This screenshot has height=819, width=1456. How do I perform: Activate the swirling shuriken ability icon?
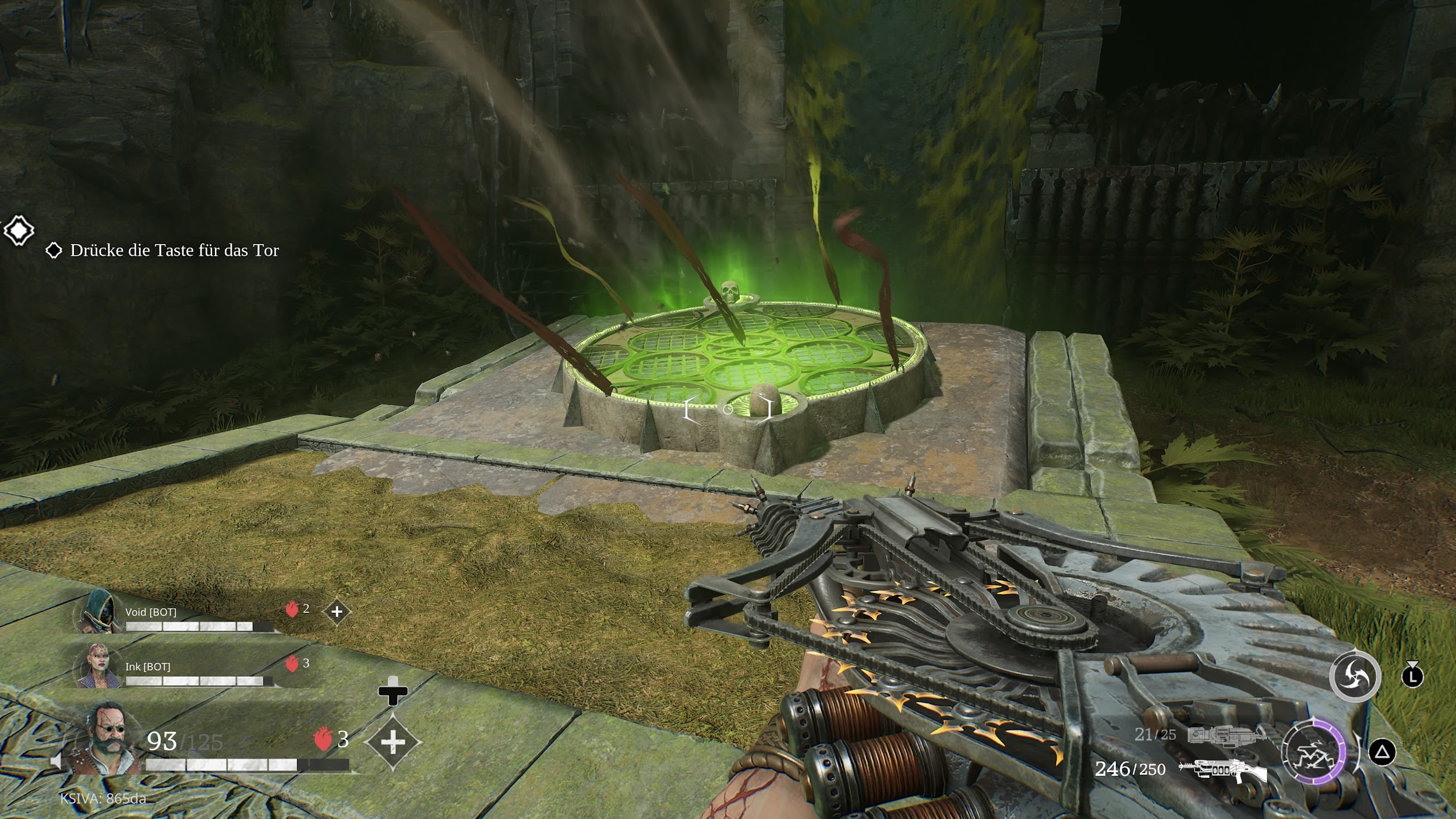[1355, 676]
